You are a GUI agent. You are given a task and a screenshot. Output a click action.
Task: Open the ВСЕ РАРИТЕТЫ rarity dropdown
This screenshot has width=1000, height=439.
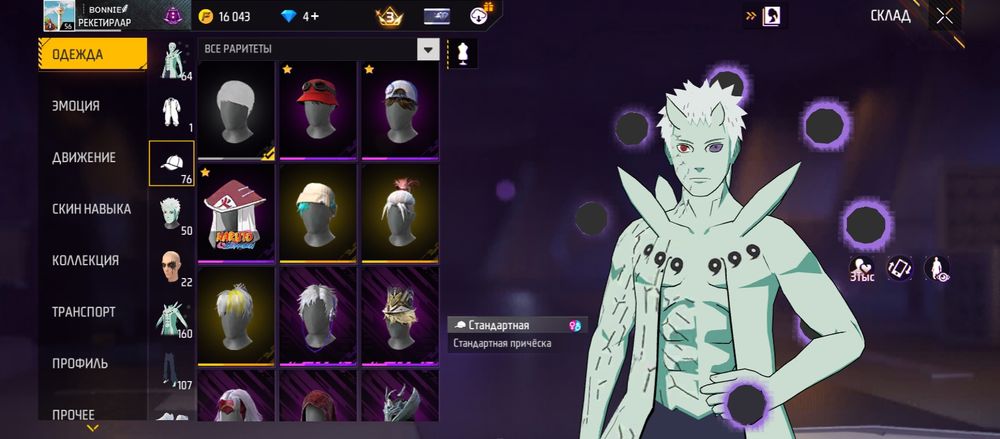(320, 49)
